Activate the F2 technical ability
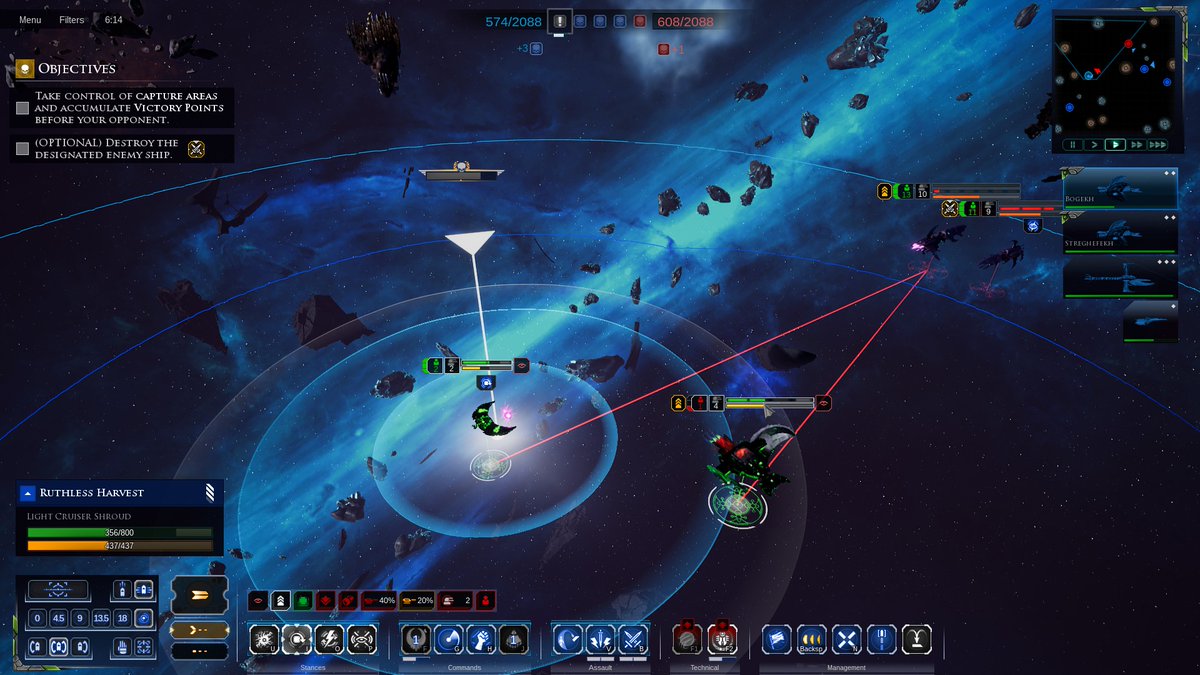This screenshot has height=675, width=1200. point(722,639)
